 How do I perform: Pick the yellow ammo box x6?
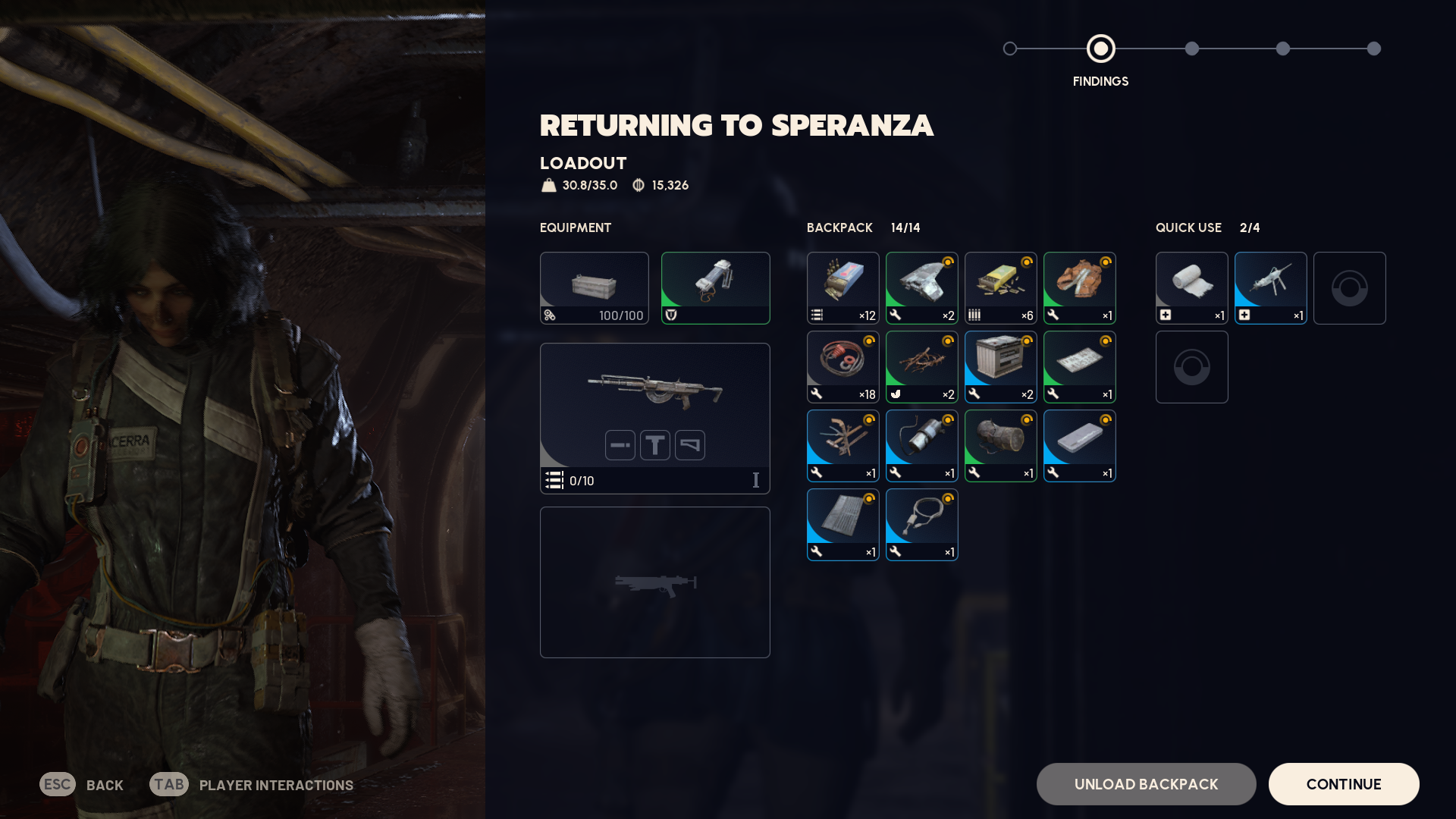pyautogui.click(x=1000, y=288)
